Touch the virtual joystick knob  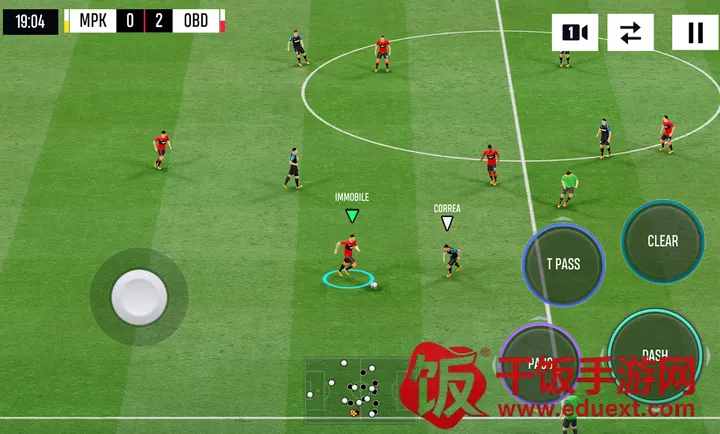click(138, 296)
